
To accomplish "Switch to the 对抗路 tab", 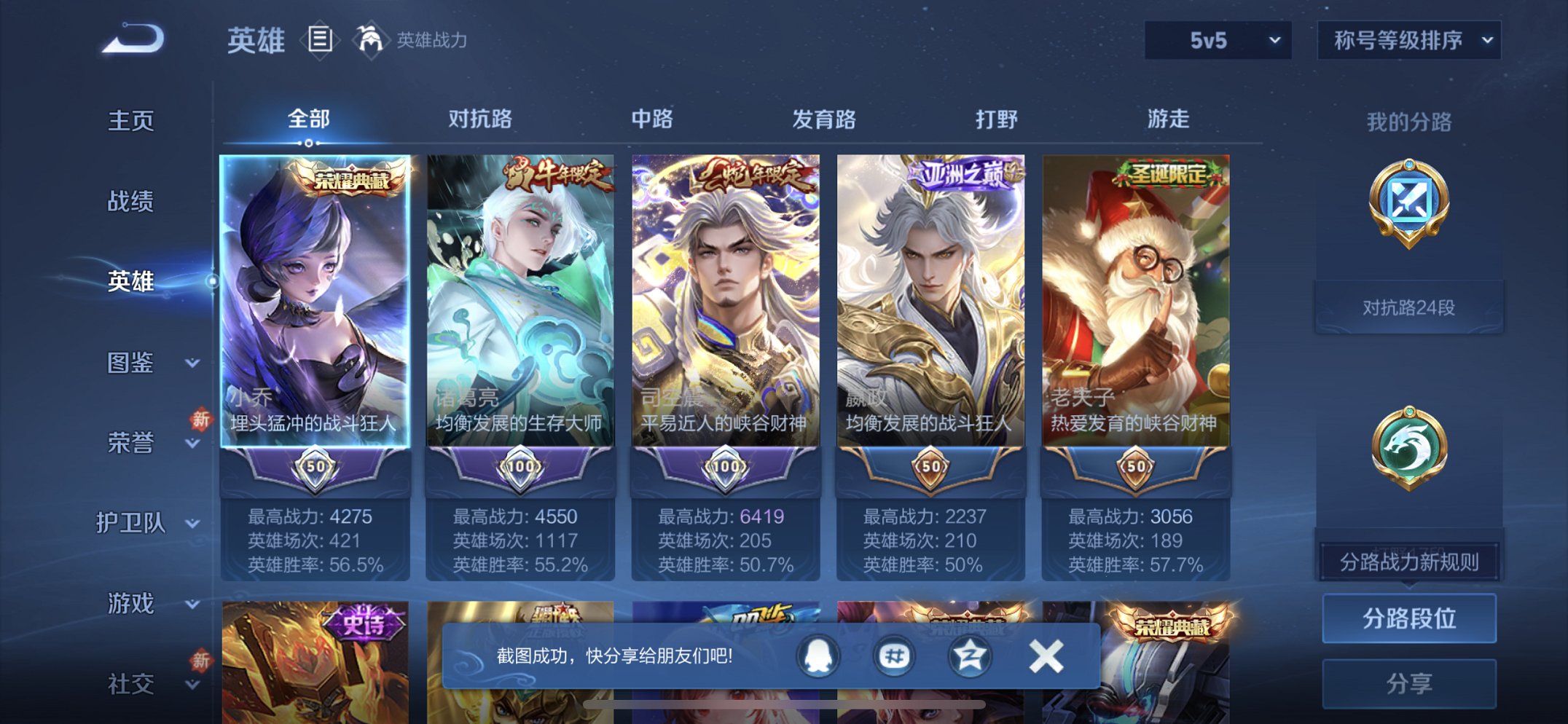I will coord(478,119).
